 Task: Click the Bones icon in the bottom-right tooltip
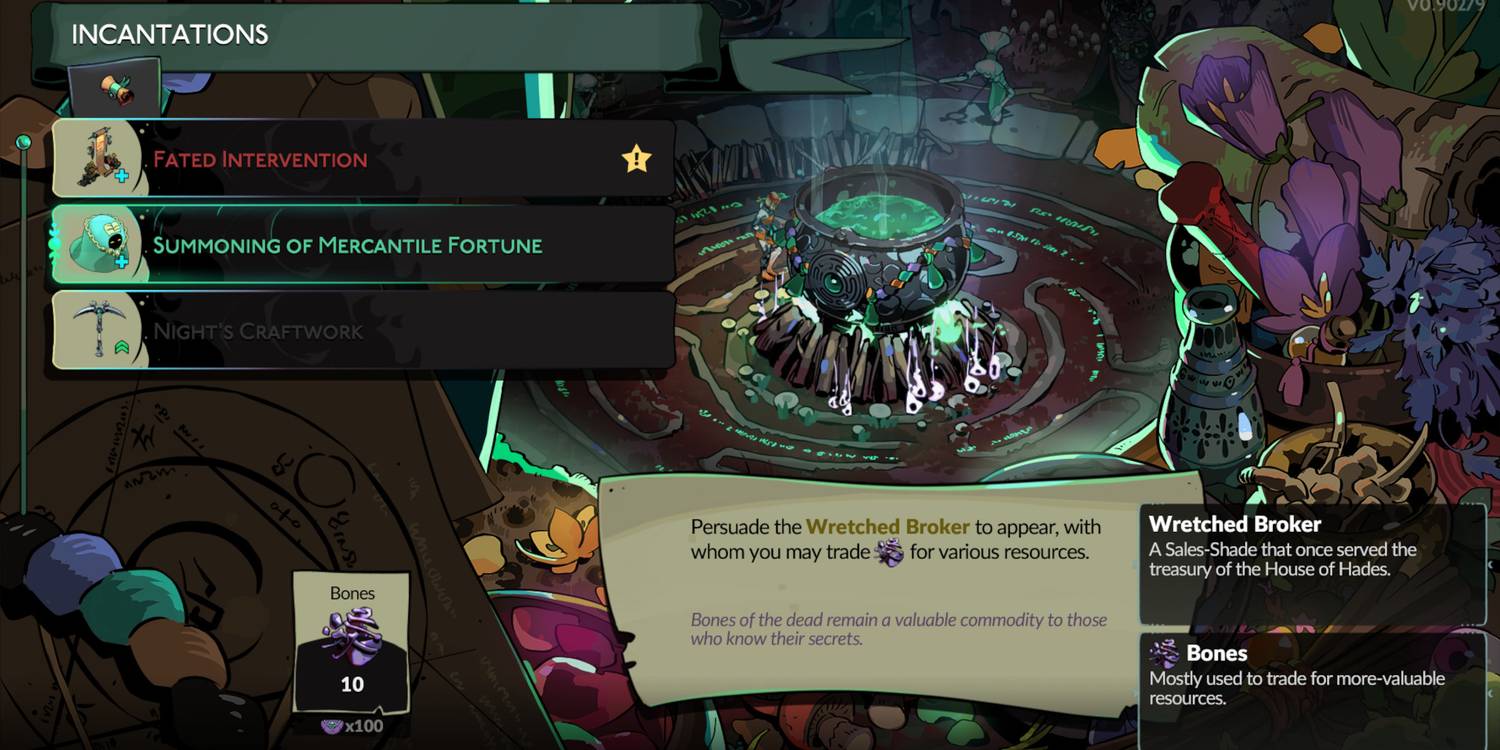[1168, 654]
